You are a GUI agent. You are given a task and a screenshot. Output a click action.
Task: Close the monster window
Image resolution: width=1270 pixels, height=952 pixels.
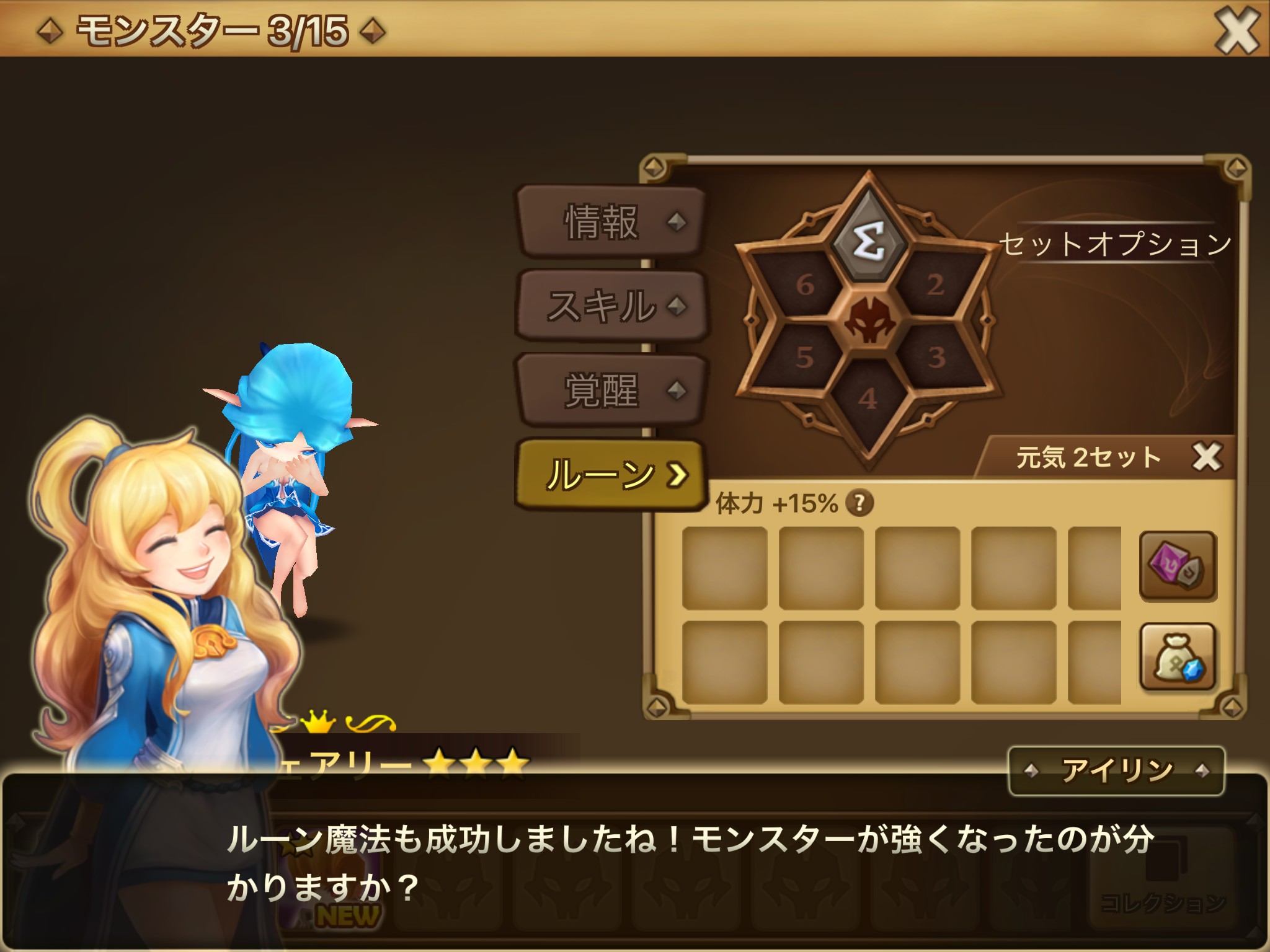pos(1236,30)
